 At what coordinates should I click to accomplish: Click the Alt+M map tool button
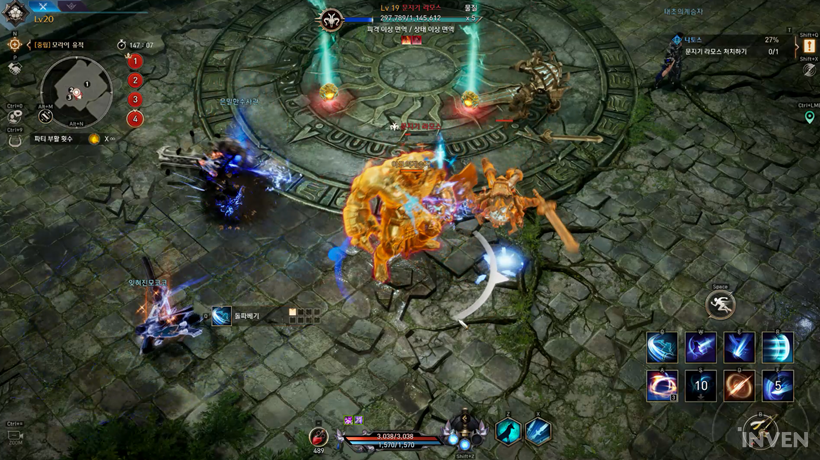(46, 117)
